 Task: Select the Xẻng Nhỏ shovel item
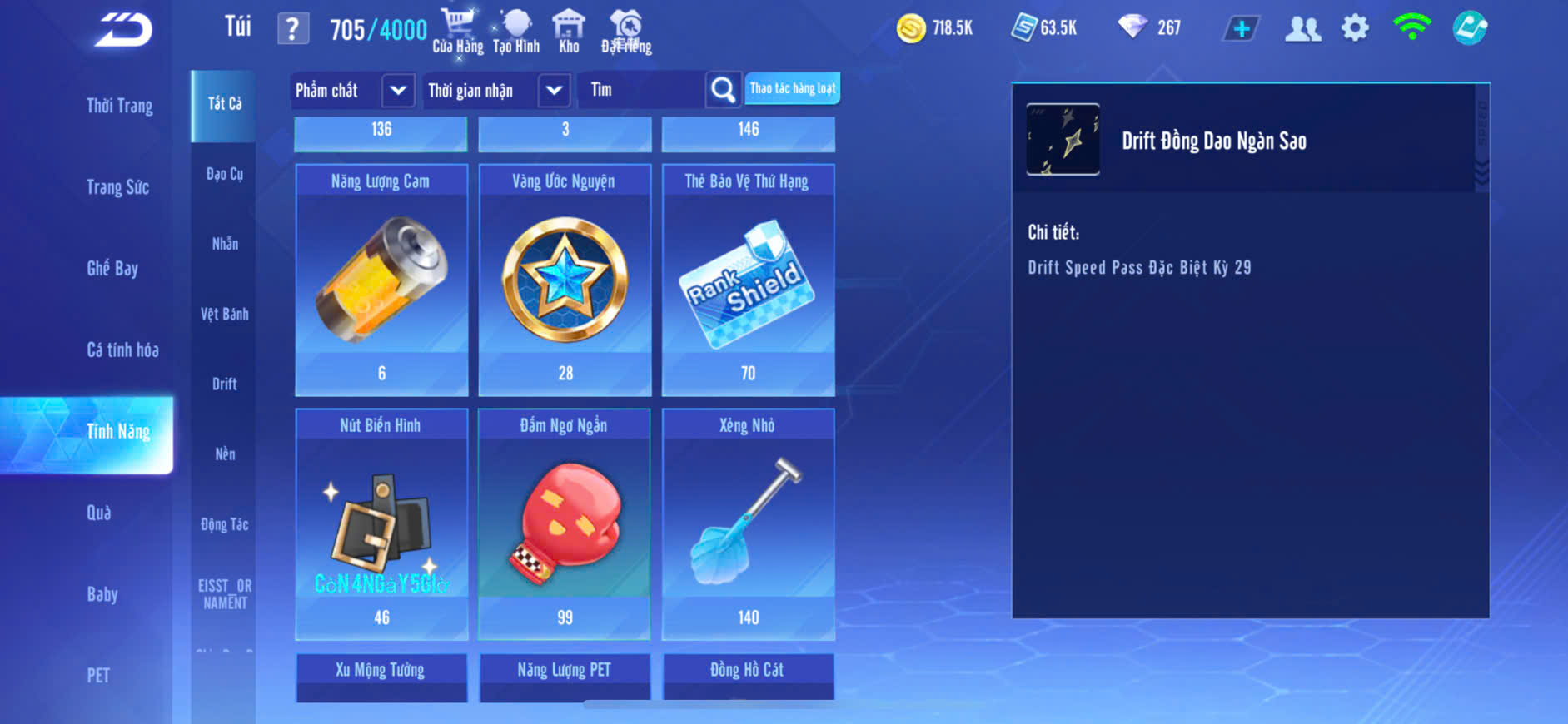(x=748, y=524)
